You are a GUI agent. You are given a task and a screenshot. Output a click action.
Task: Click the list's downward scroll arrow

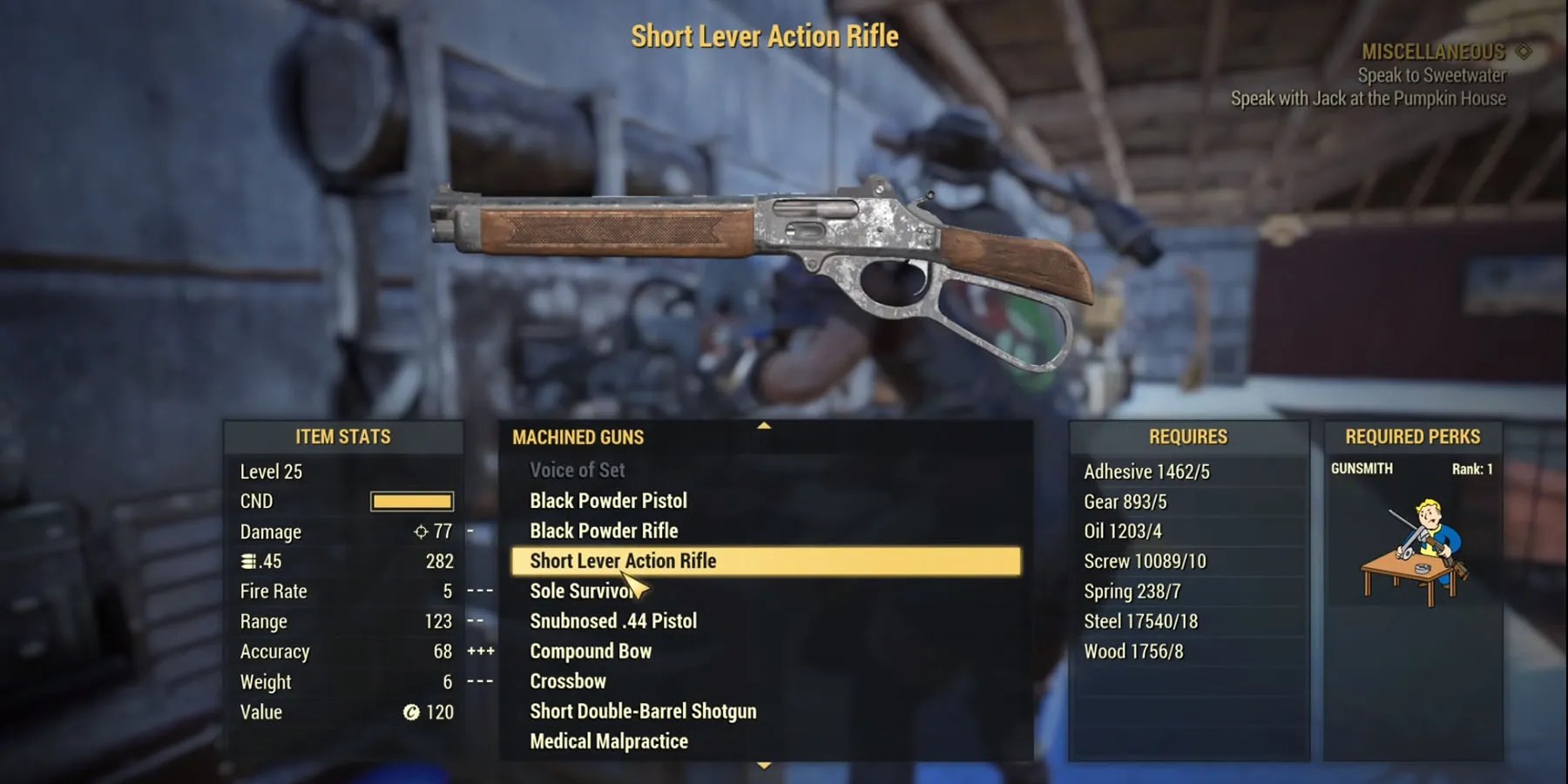click(x=764, y=766)
